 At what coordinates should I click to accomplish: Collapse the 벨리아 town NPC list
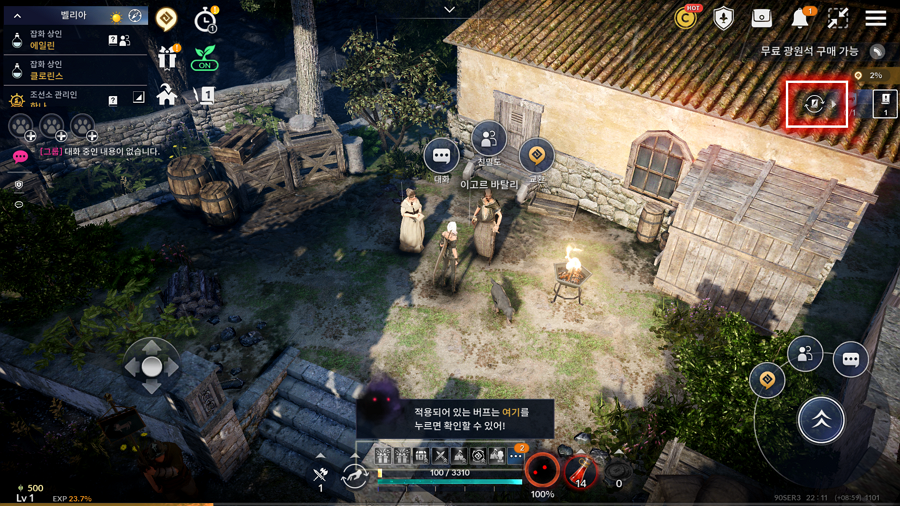[x=17, y=16]
